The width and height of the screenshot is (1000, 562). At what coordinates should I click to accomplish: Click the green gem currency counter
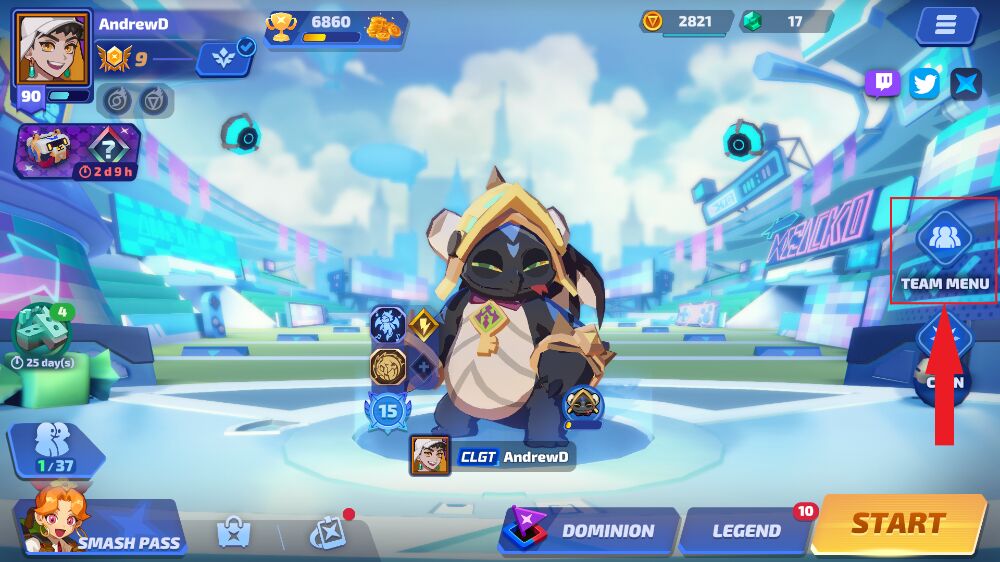click(x=787, y=21)
